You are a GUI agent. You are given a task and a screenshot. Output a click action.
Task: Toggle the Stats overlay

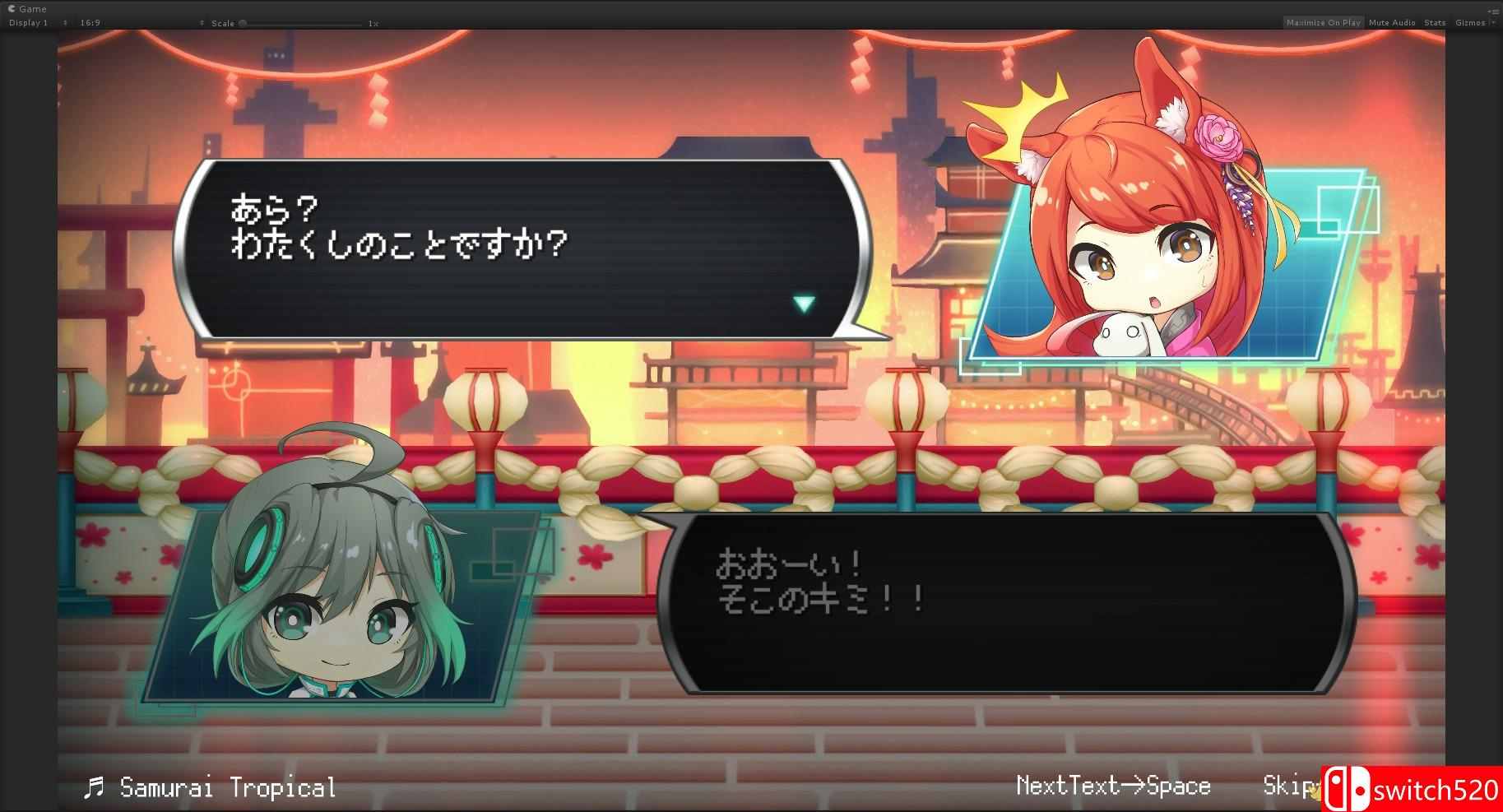(x=1435, y=22)
